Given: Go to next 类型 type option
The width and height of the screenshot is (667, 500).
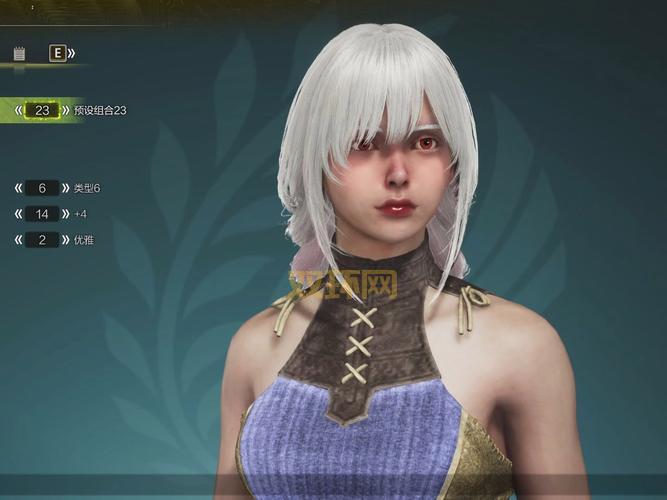Looking at the screenshot, I should 65,188.
